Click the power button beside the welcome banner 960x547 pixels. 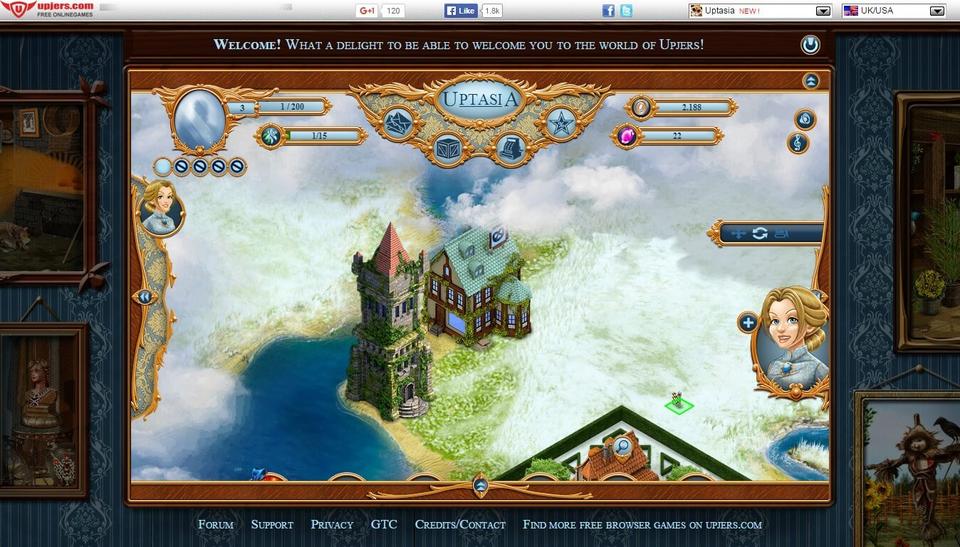point(810,45)
